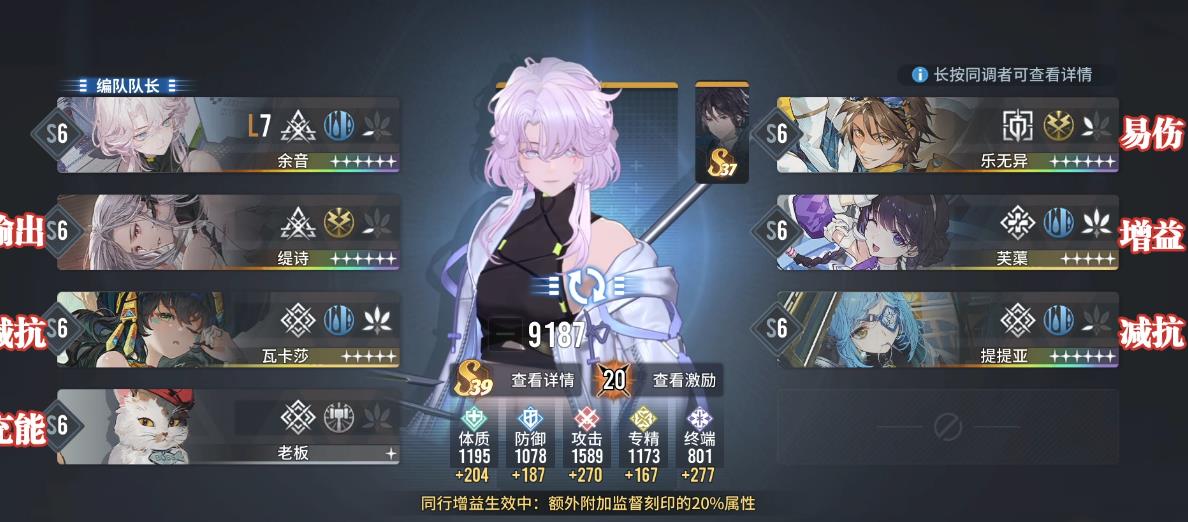Choose the 芙蕖 character card
Viewport: 1188px width, 522px height.
948,232
